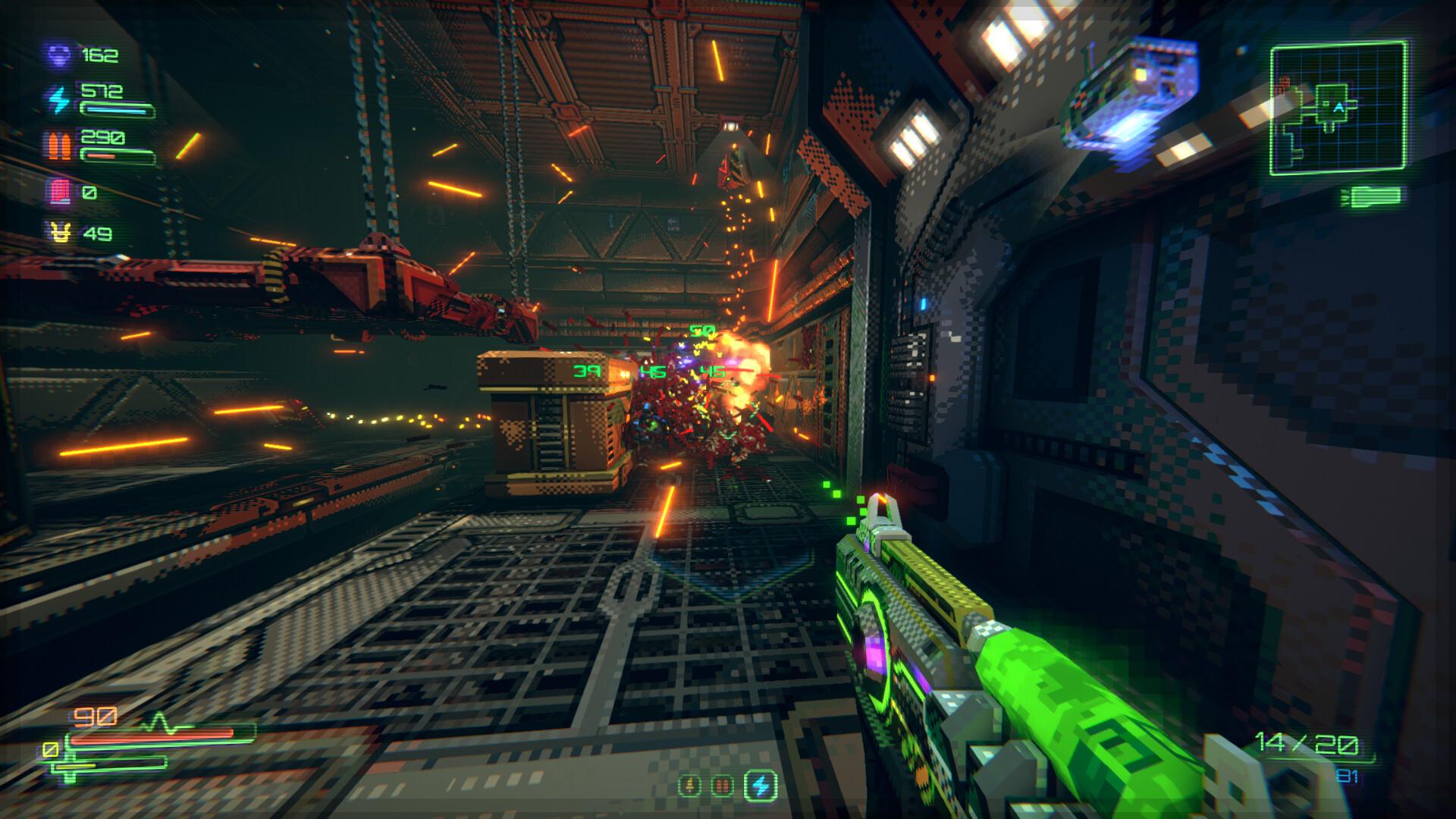
Task: Toggle the player arrow marker on the minimap
Action: (x=1339, y=107)
